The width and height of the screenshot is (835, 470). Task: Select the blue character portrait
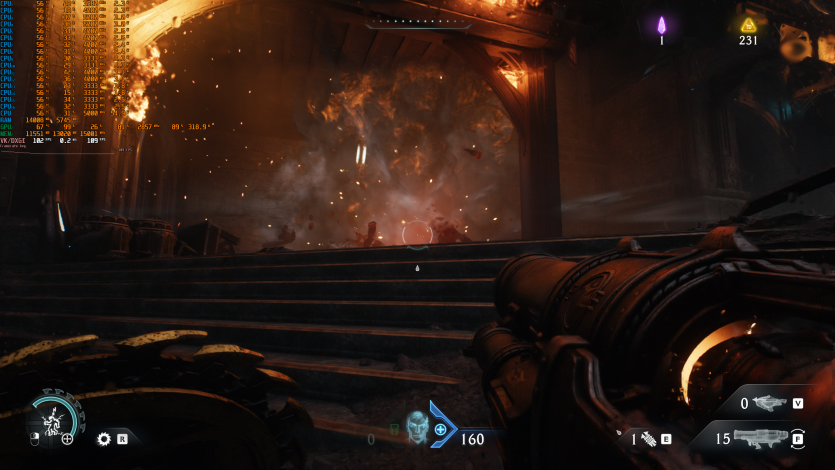click(417, 428)
